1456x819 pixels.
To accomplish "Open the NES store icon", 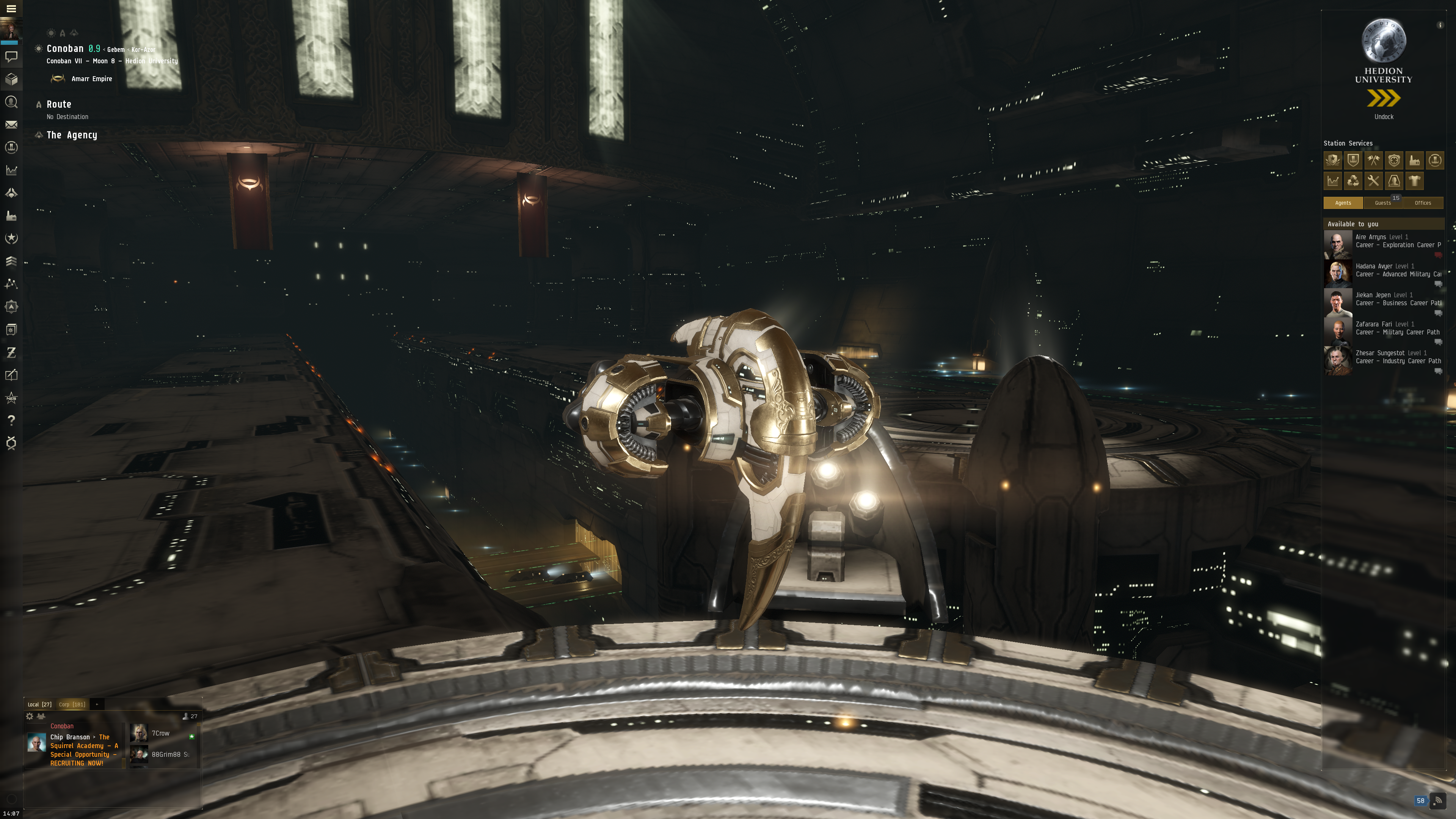I will 11,398.
